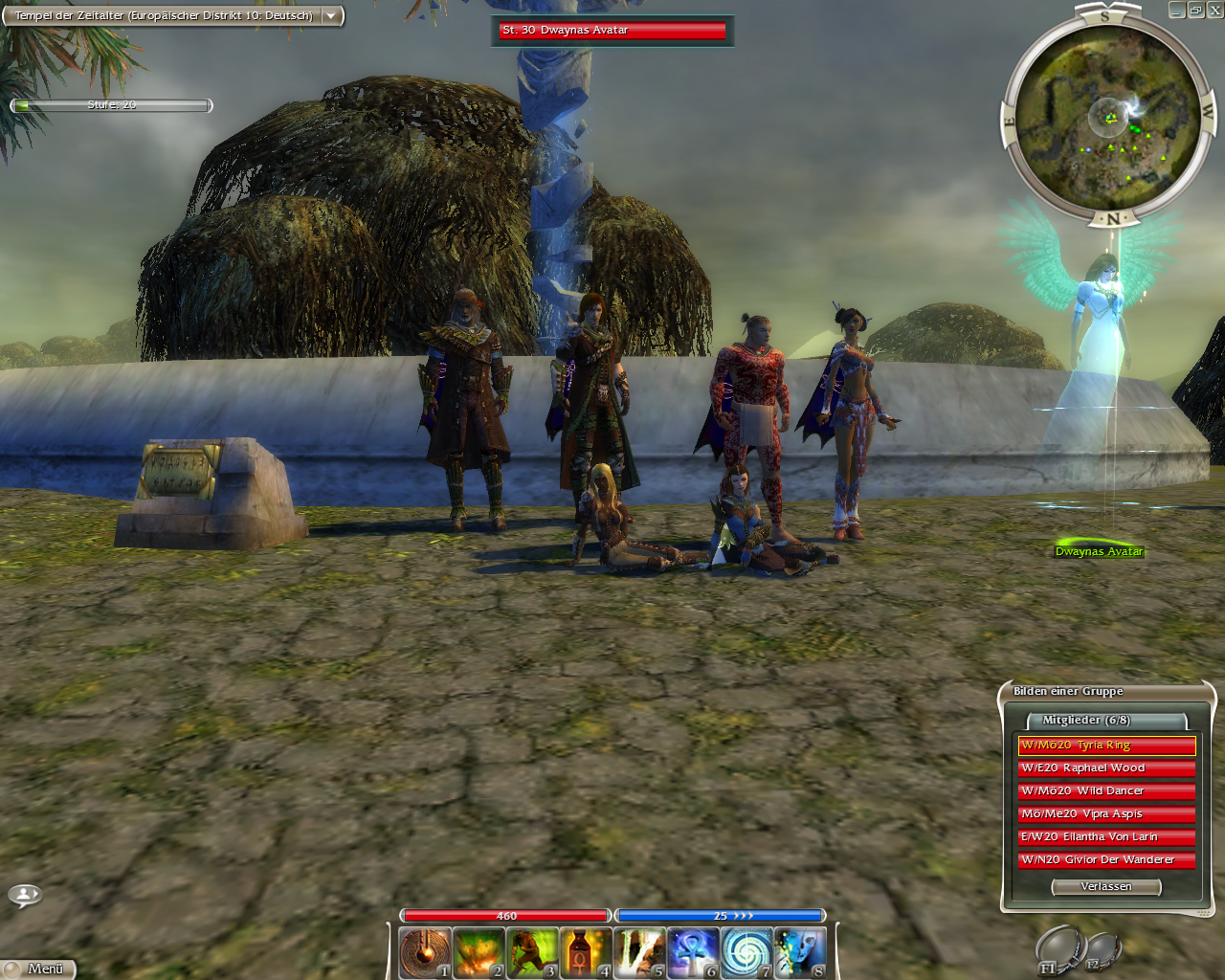
Task: Open the district selection dropdown
Action: [331, 16]
